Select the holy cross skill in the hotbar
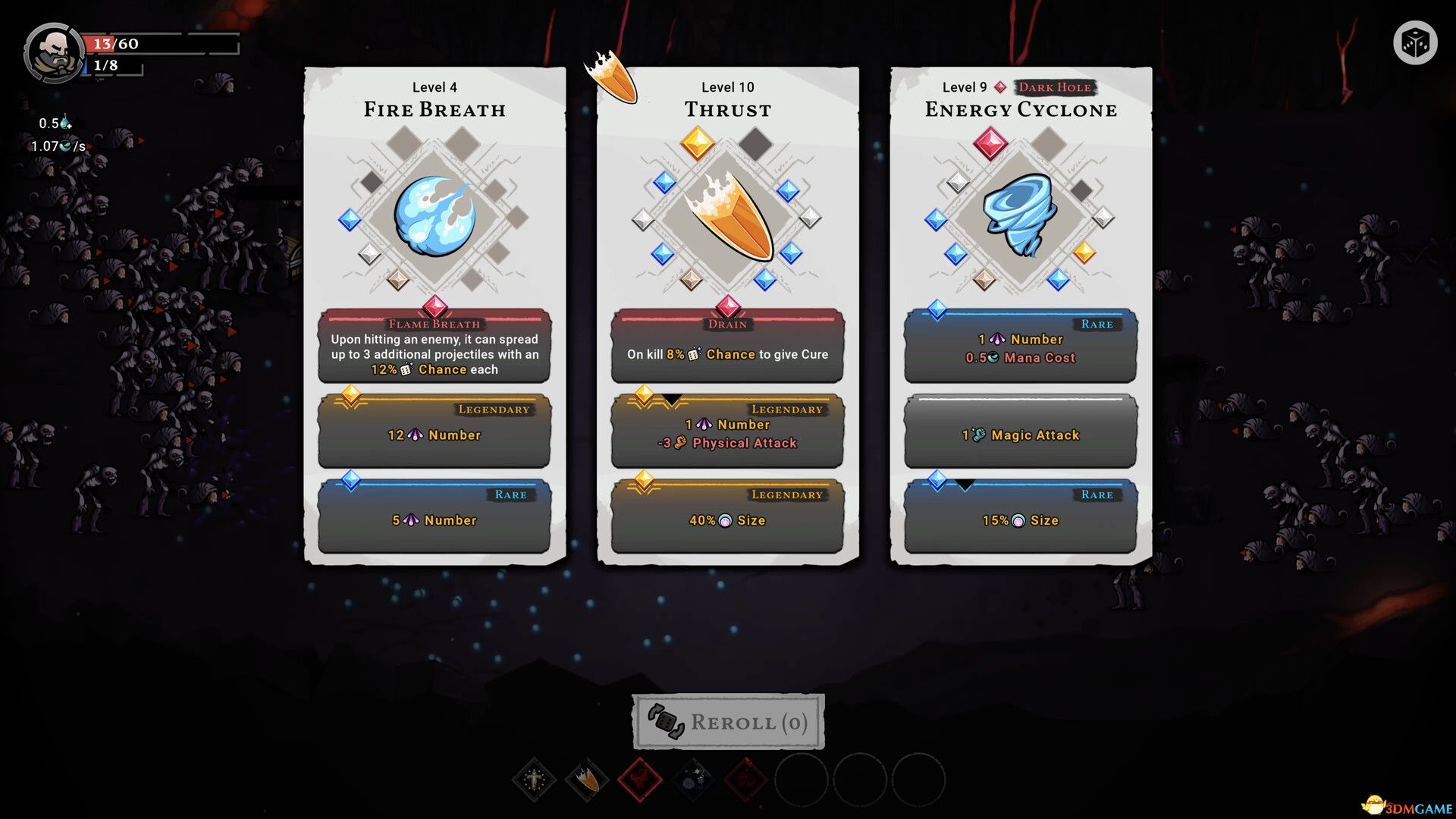The width and height of the screenshot is (1456, 819). click(x=533, y=780)
